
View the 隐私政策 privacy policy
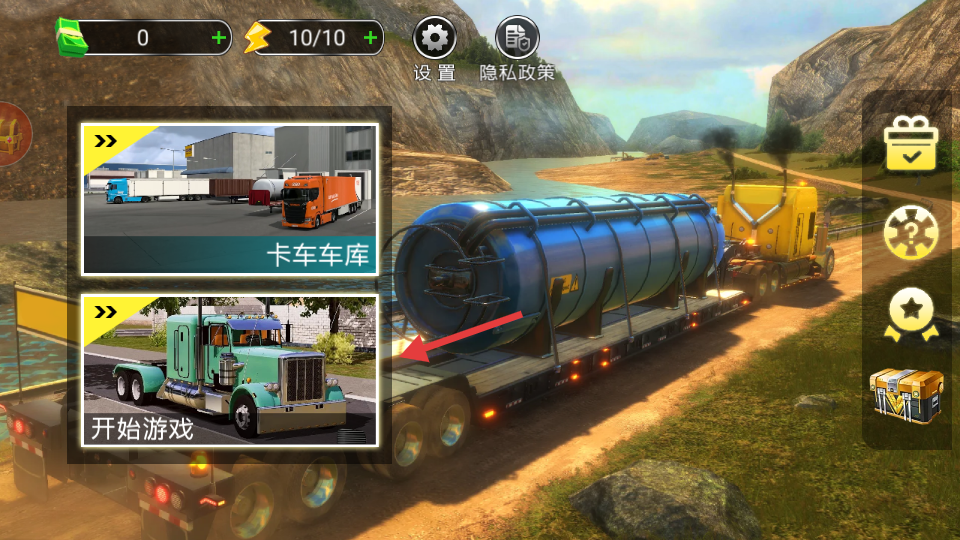pyautogui.click(x=517, y=39)
